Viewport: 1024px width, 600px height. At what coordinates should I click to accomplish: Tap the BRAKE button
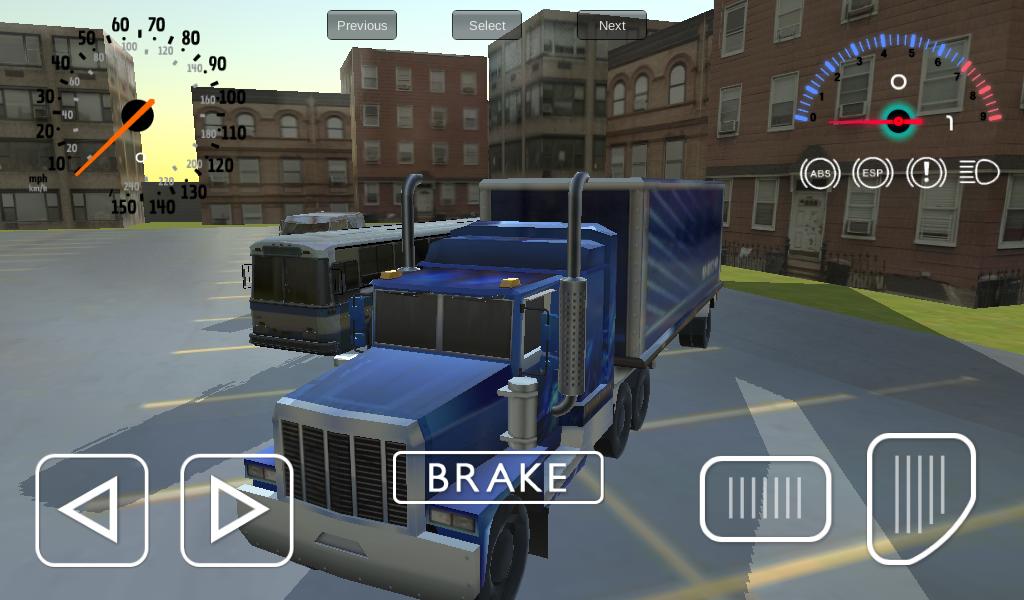pyautogui.click(x=498, y=478)
